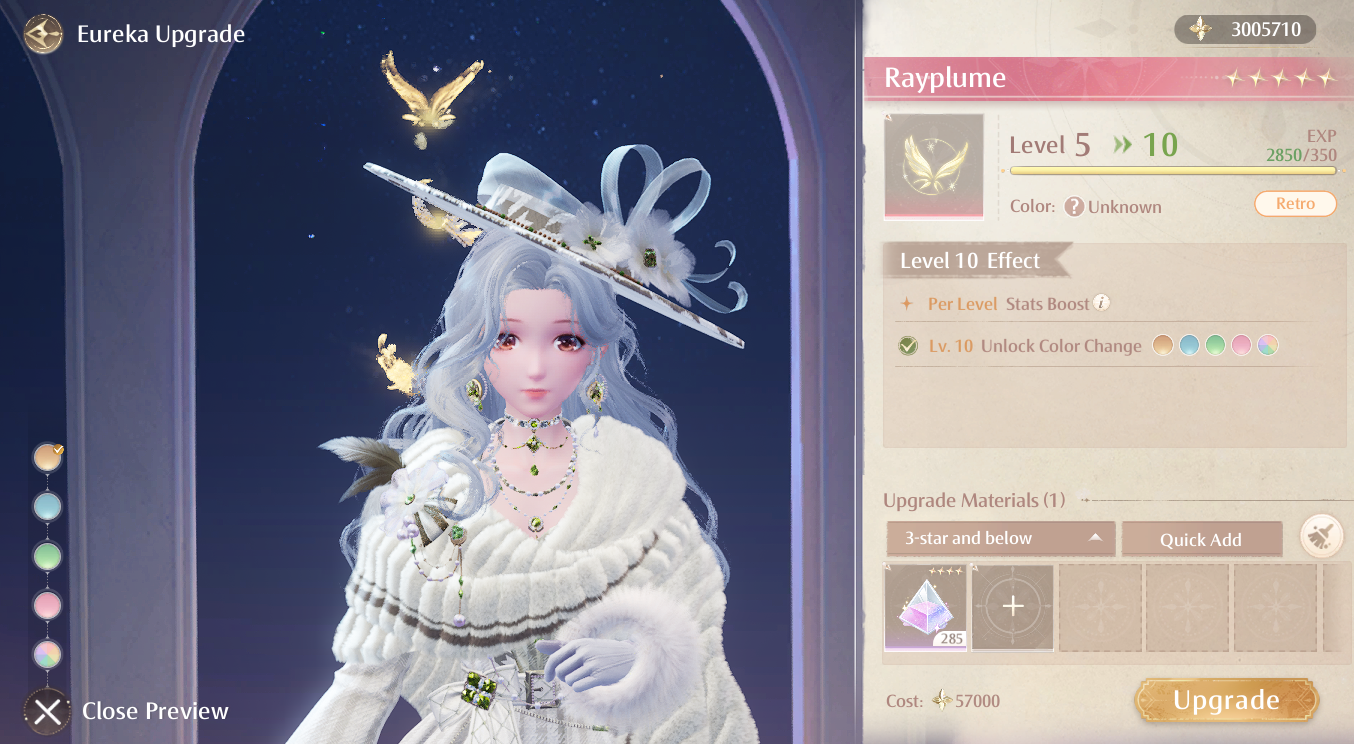
Task: Select the pink color swatch in unlock row
Action: coord(1242,345)
